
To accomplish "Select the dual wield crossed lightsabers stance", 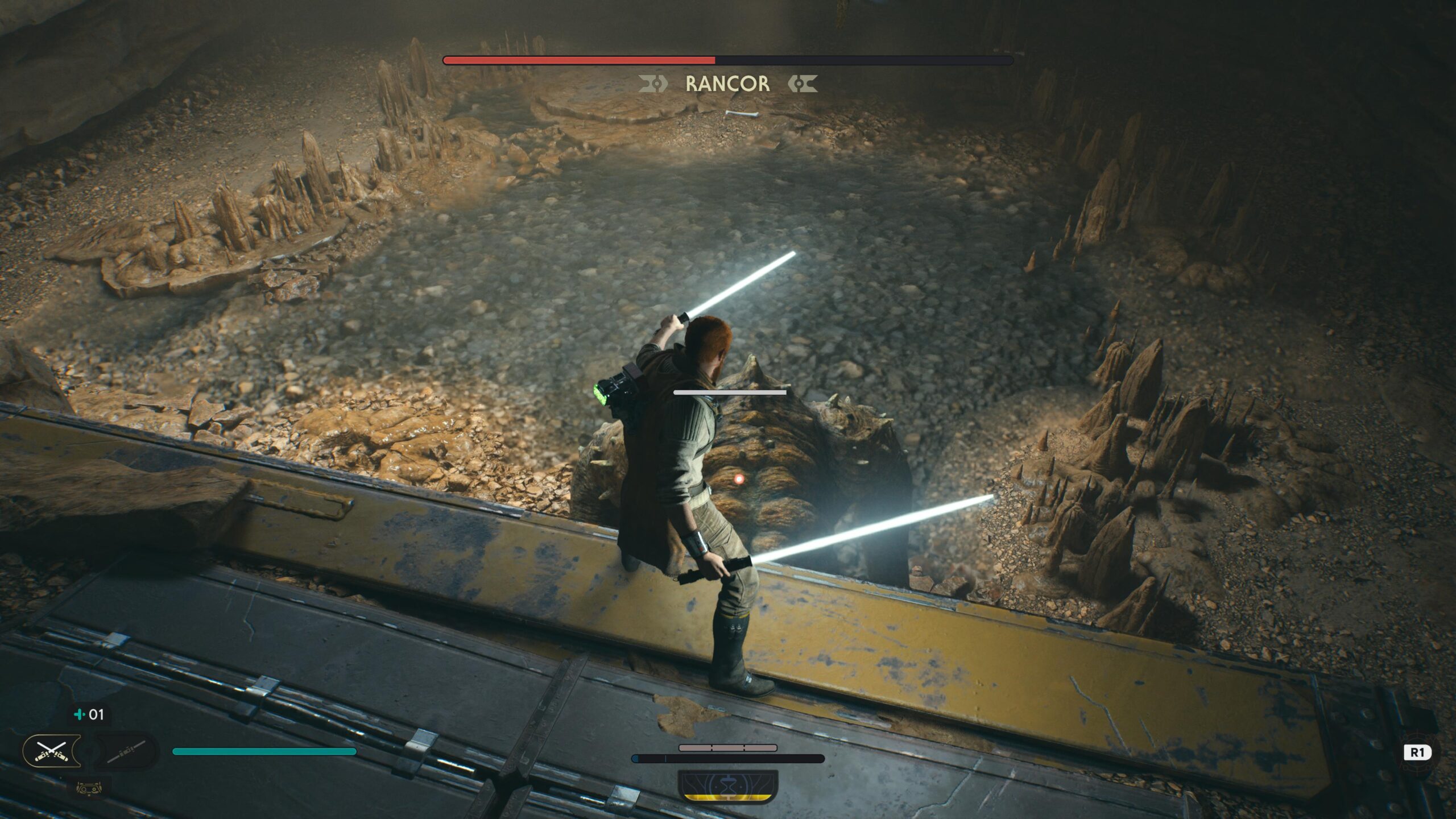I will pyautogui.click(x=52, y=751).
